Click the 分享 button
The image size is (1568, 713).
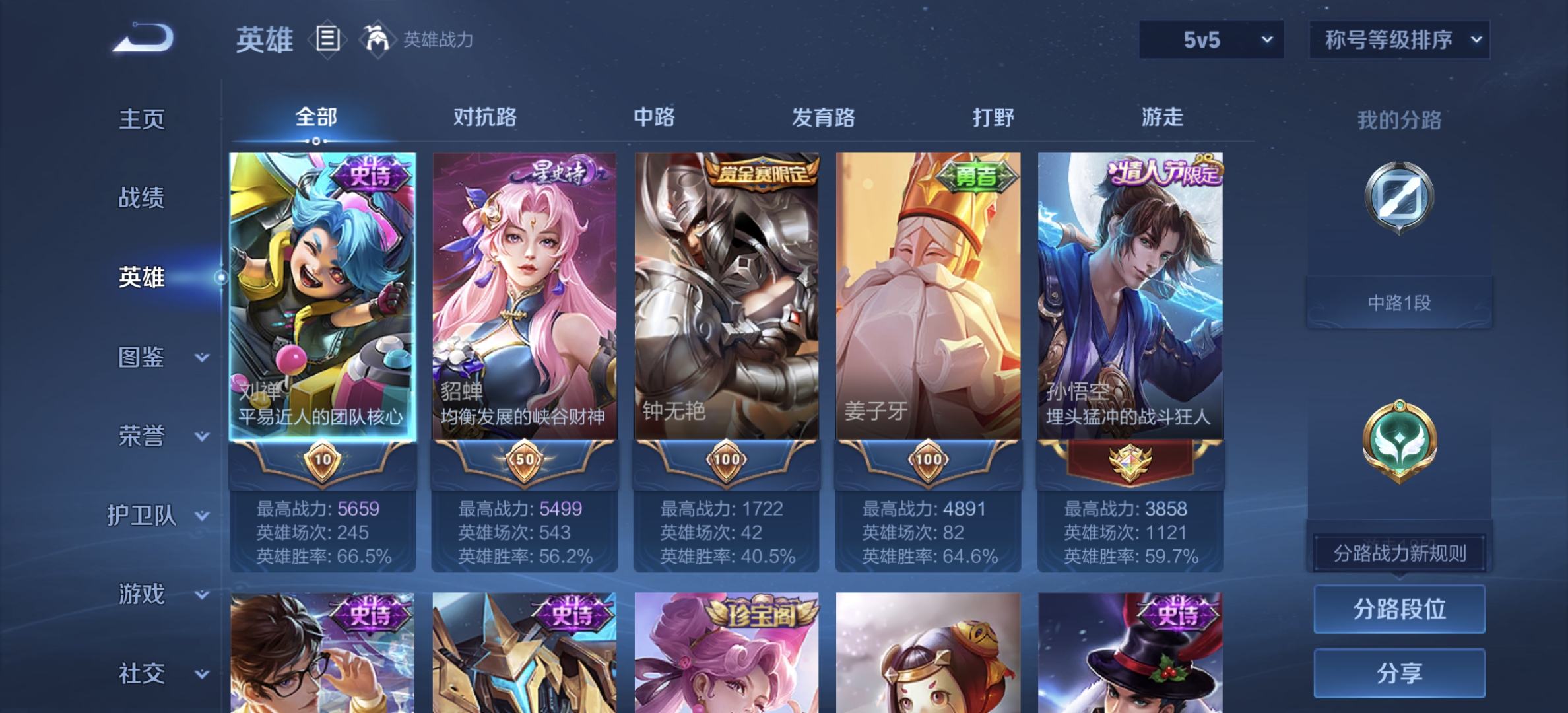(x=1398, y=673)
